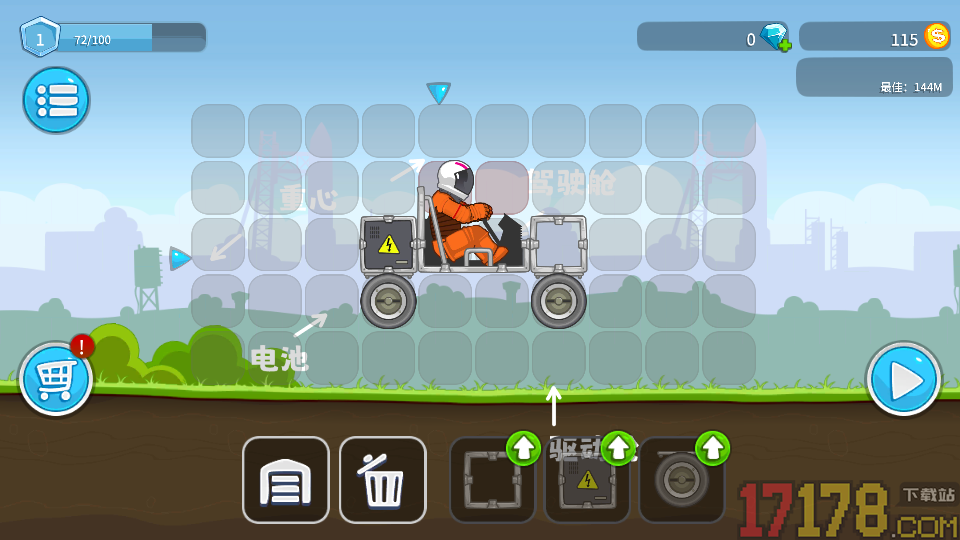Open the shopping cart store

tap(56, 379)
